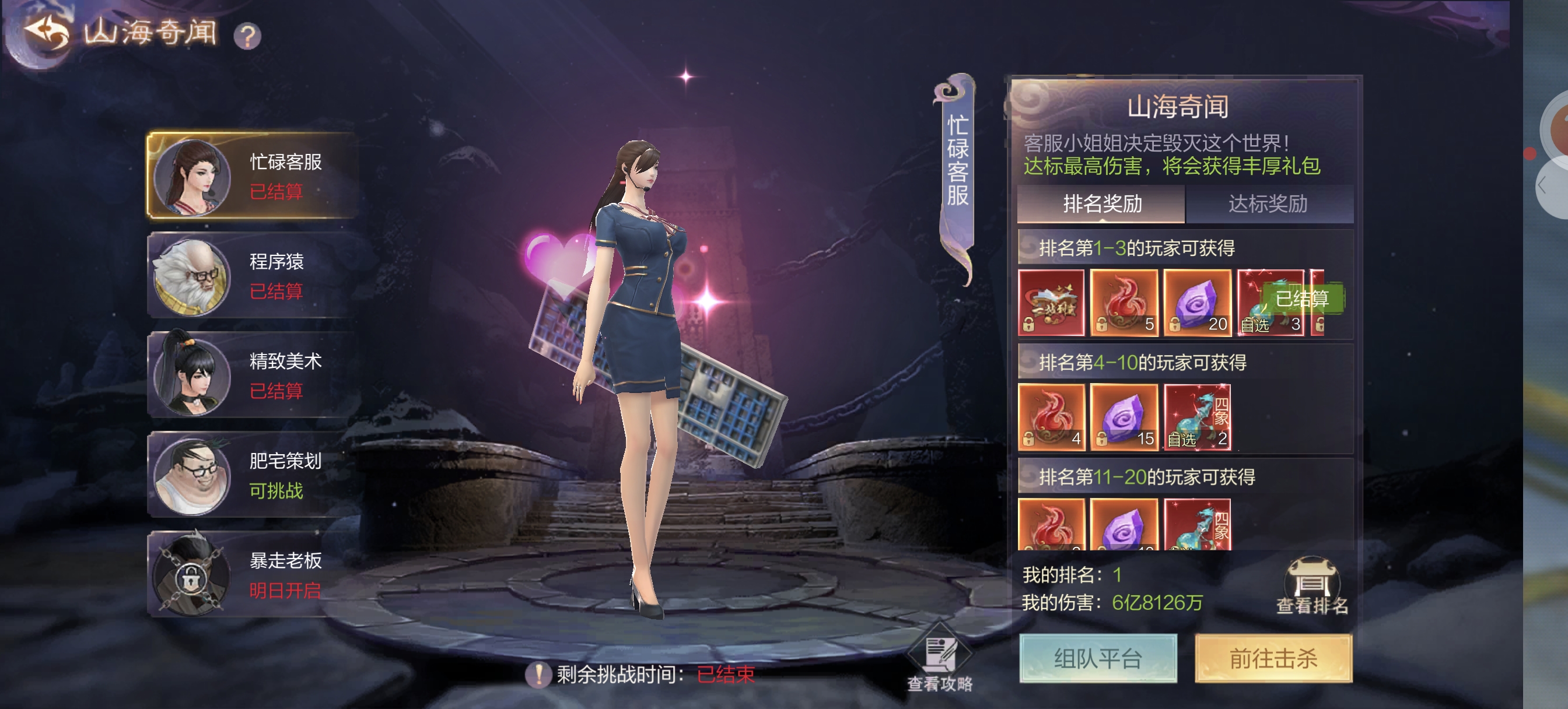The width and height of the screenshot is (1568, 709).
Task: Inspect the purple crystal reward with 15
Action: pyautogui.click(x=1123, y=417)
